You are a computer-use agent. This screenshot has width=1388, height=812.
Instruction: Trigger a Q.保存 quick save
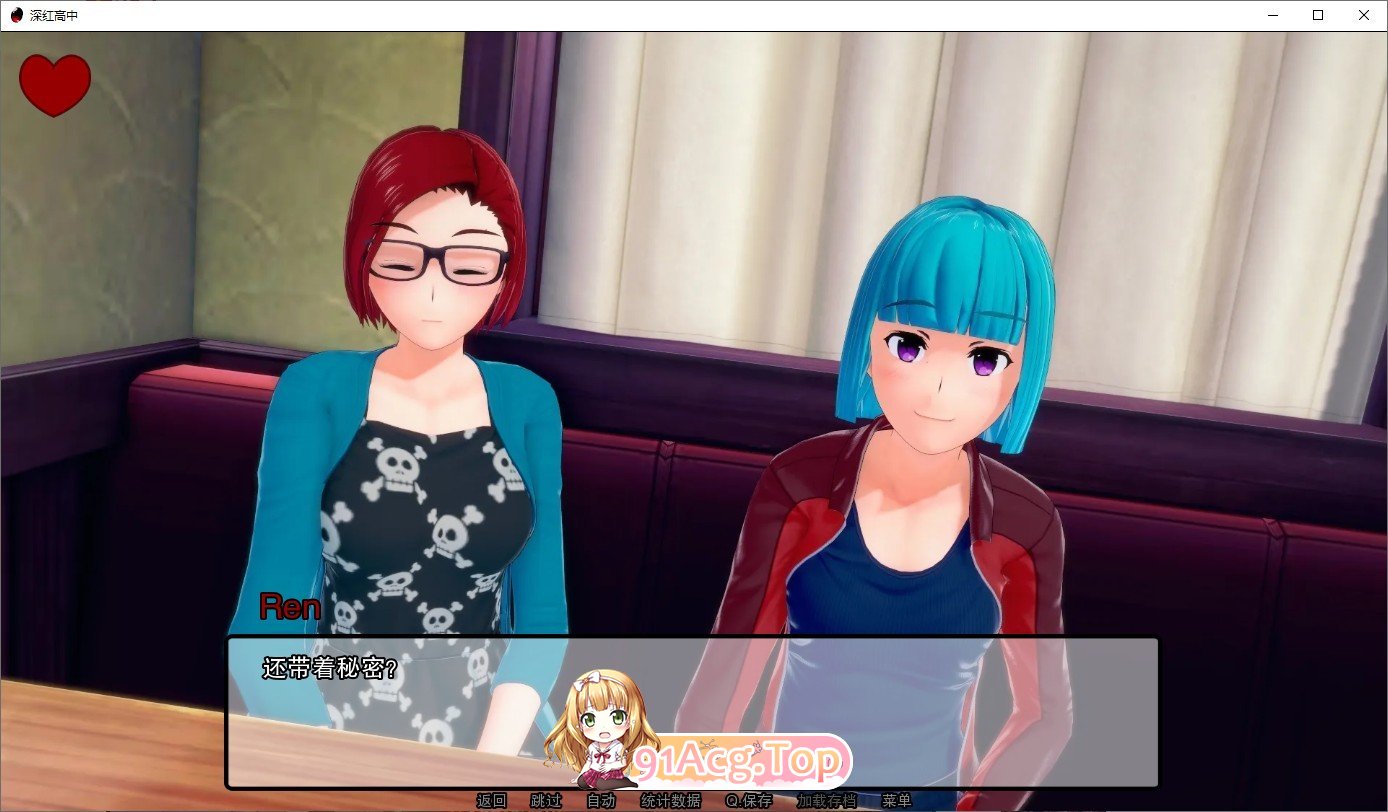coord(748,800)
